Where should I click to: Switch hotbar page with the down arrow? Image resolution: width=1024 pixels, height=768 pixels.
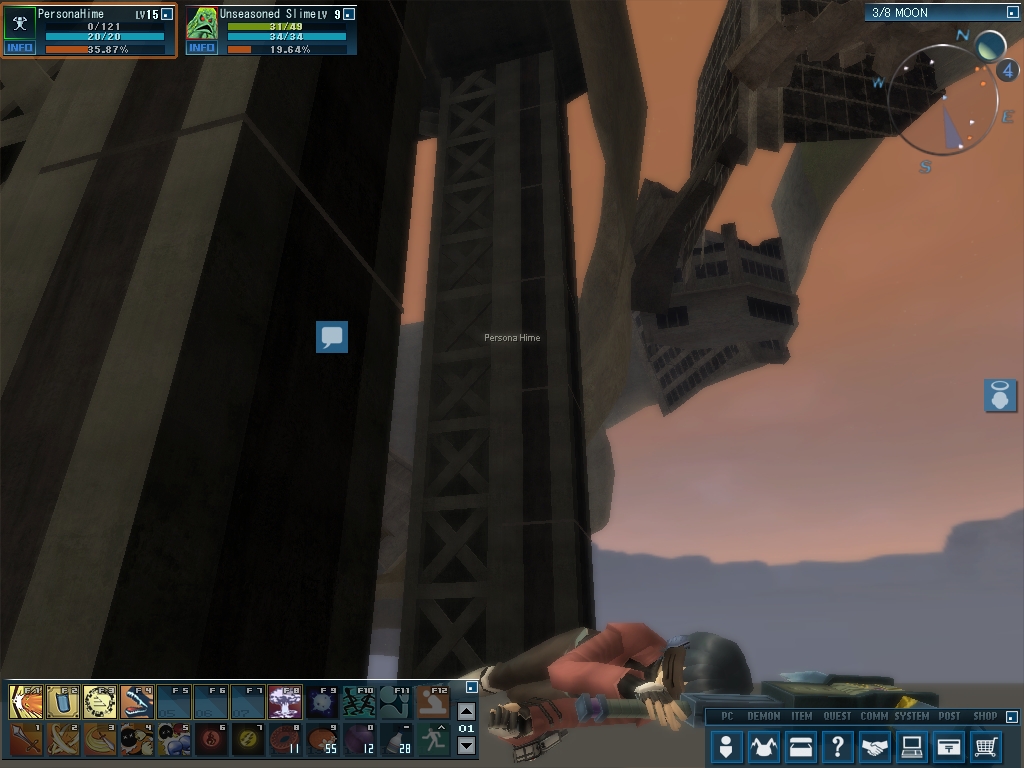(466, 746)
